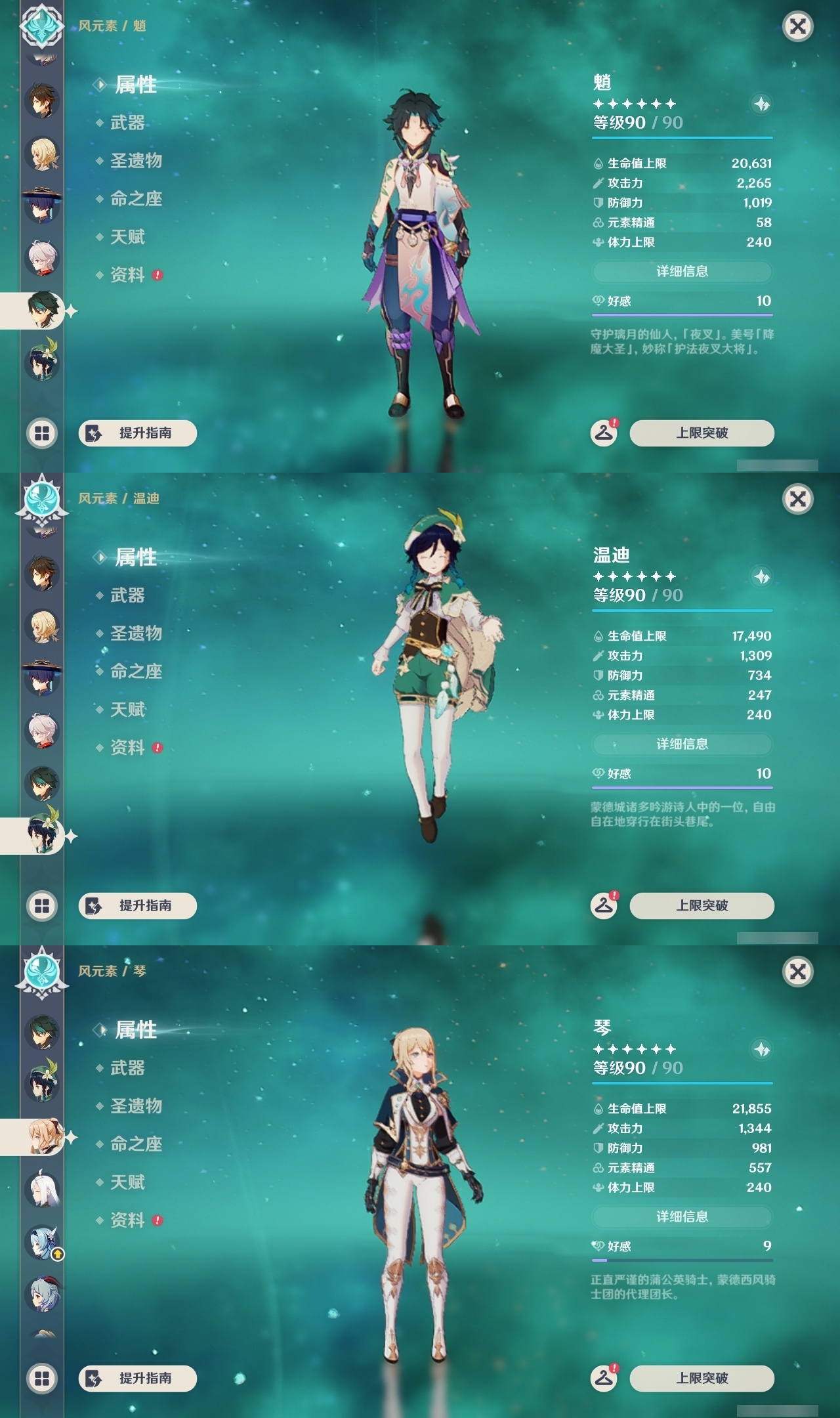Select the Eula avatar with yellow badge
The height and width of the screenshot is (1418, 840).
pyautogui.click(x=41, y=1241)
